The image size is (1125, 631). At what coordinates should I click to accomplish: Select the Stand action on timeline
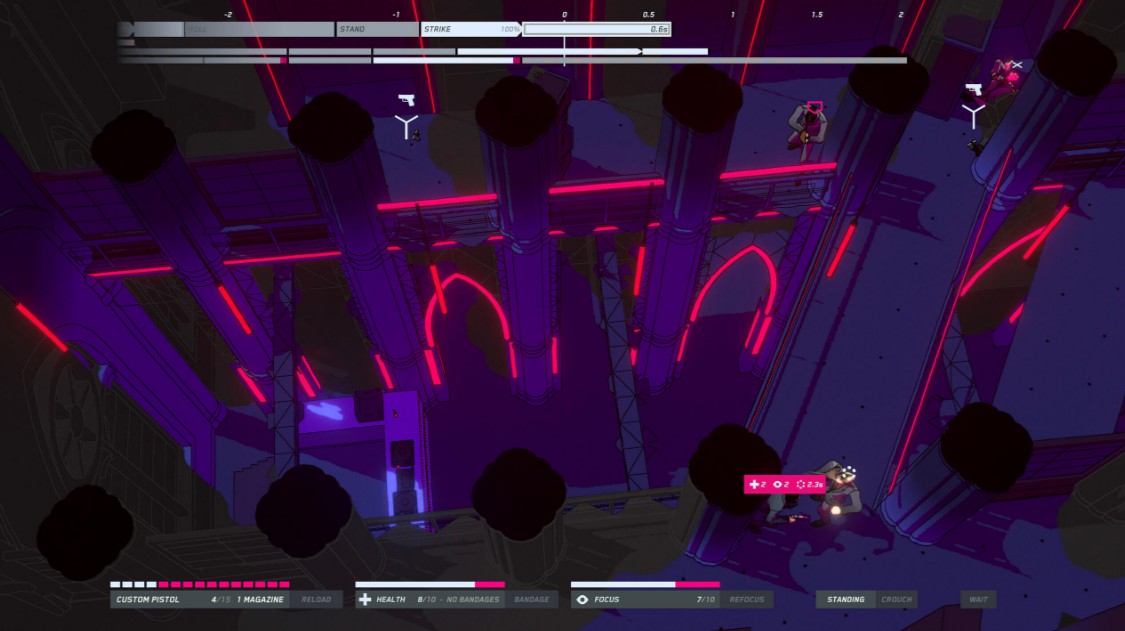(x=377, y=29)
